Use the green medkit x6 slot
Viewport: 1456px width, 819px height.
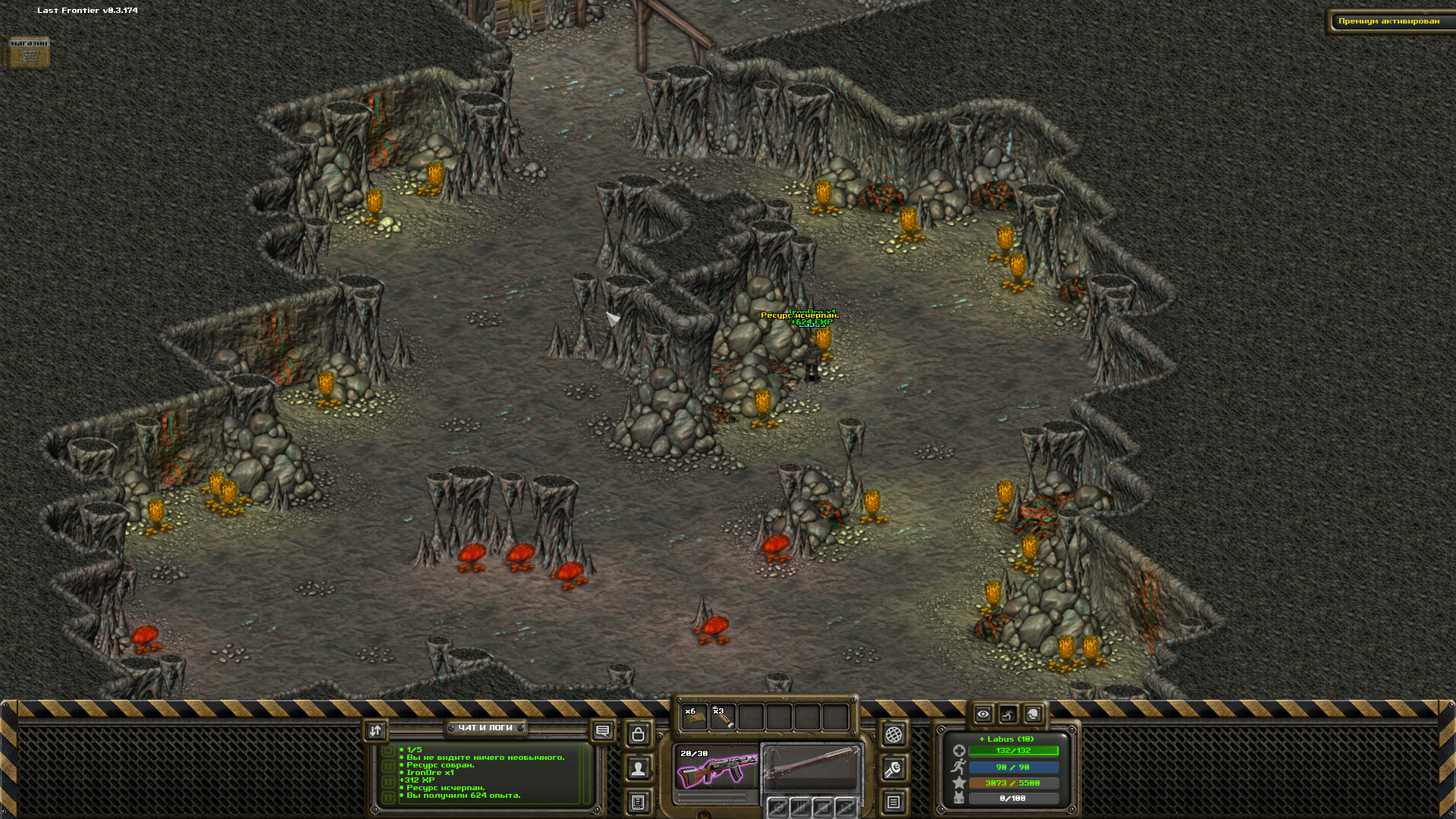tap(694, 717)
